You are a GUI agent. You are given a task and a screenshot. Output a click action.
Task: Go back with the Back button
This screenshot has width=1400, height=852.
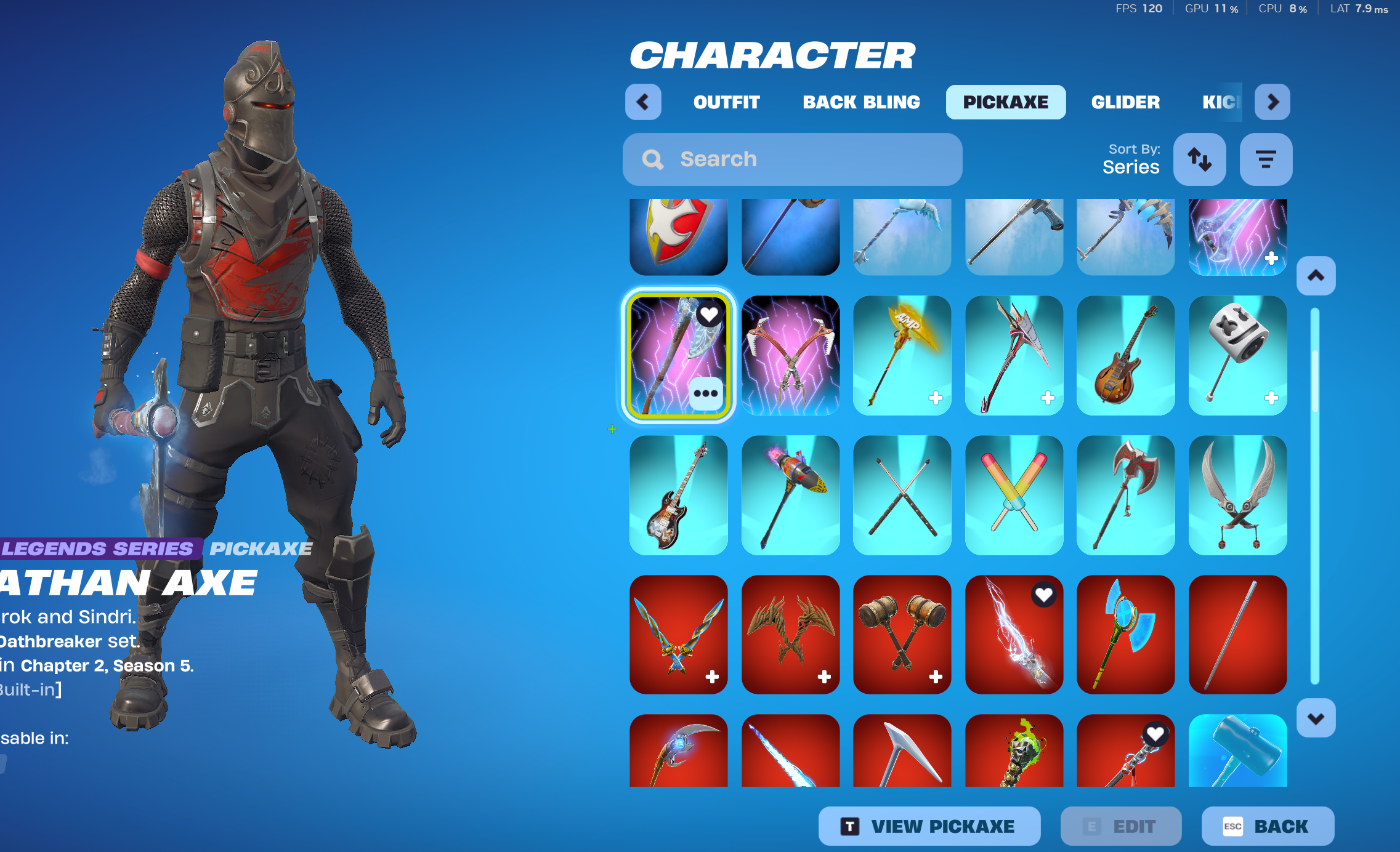(1268, 826)
